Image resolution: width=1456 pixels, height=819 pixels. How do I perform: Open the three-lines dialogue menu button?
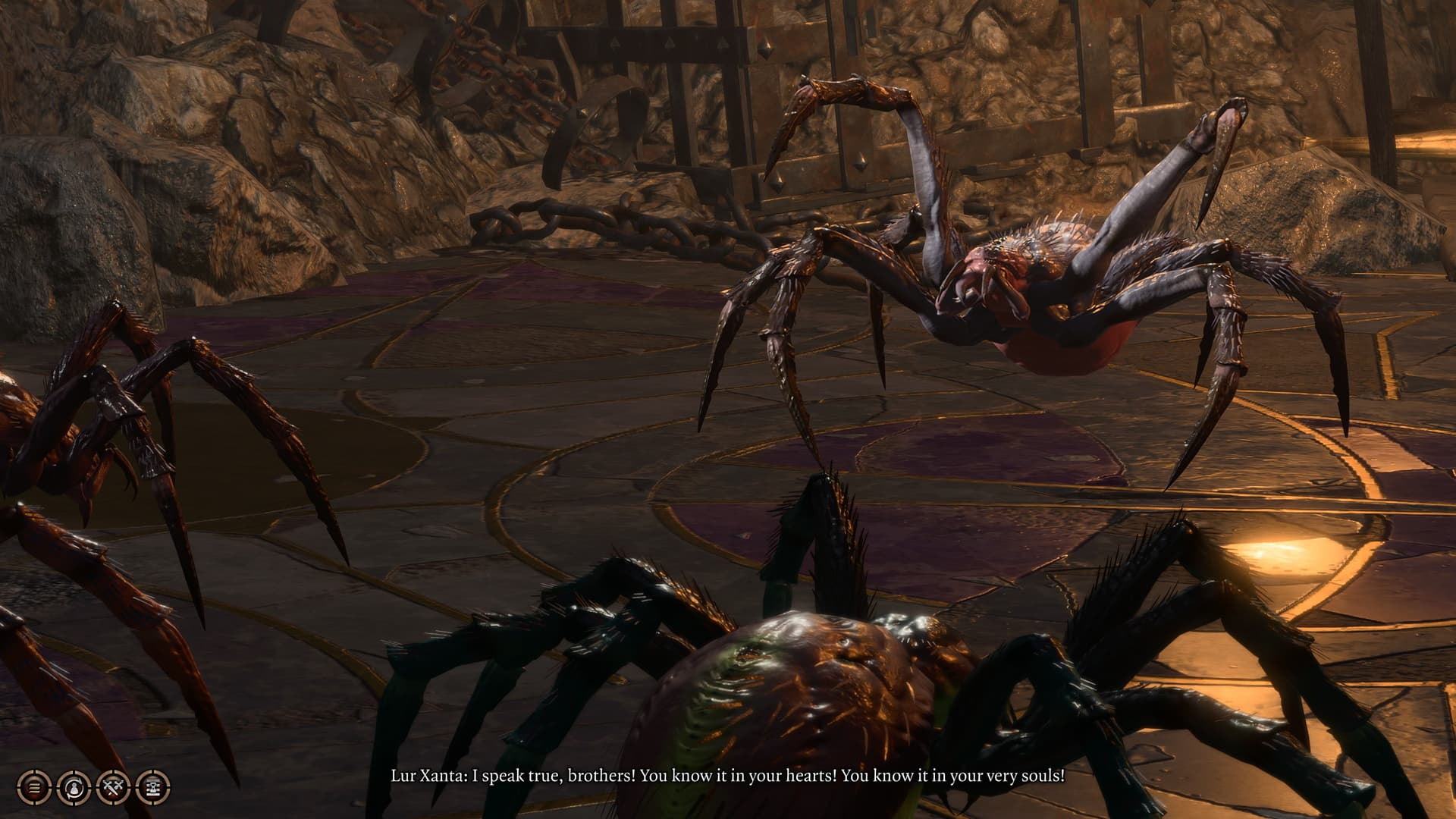34,787
